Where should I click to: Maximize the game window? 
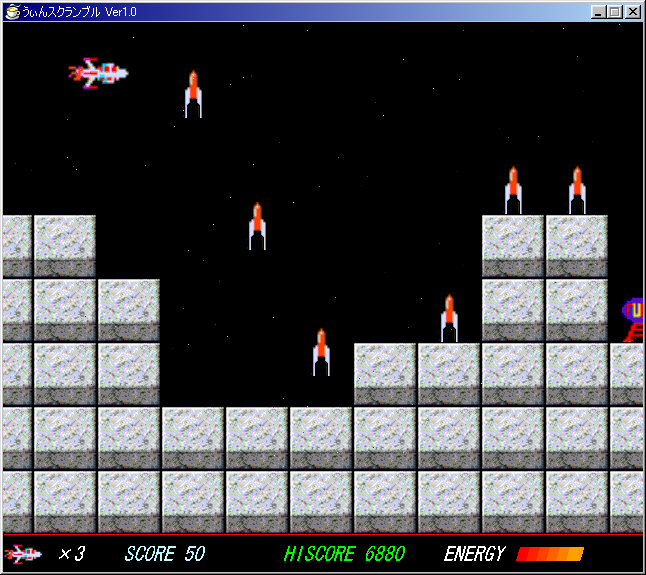[615, 12]
